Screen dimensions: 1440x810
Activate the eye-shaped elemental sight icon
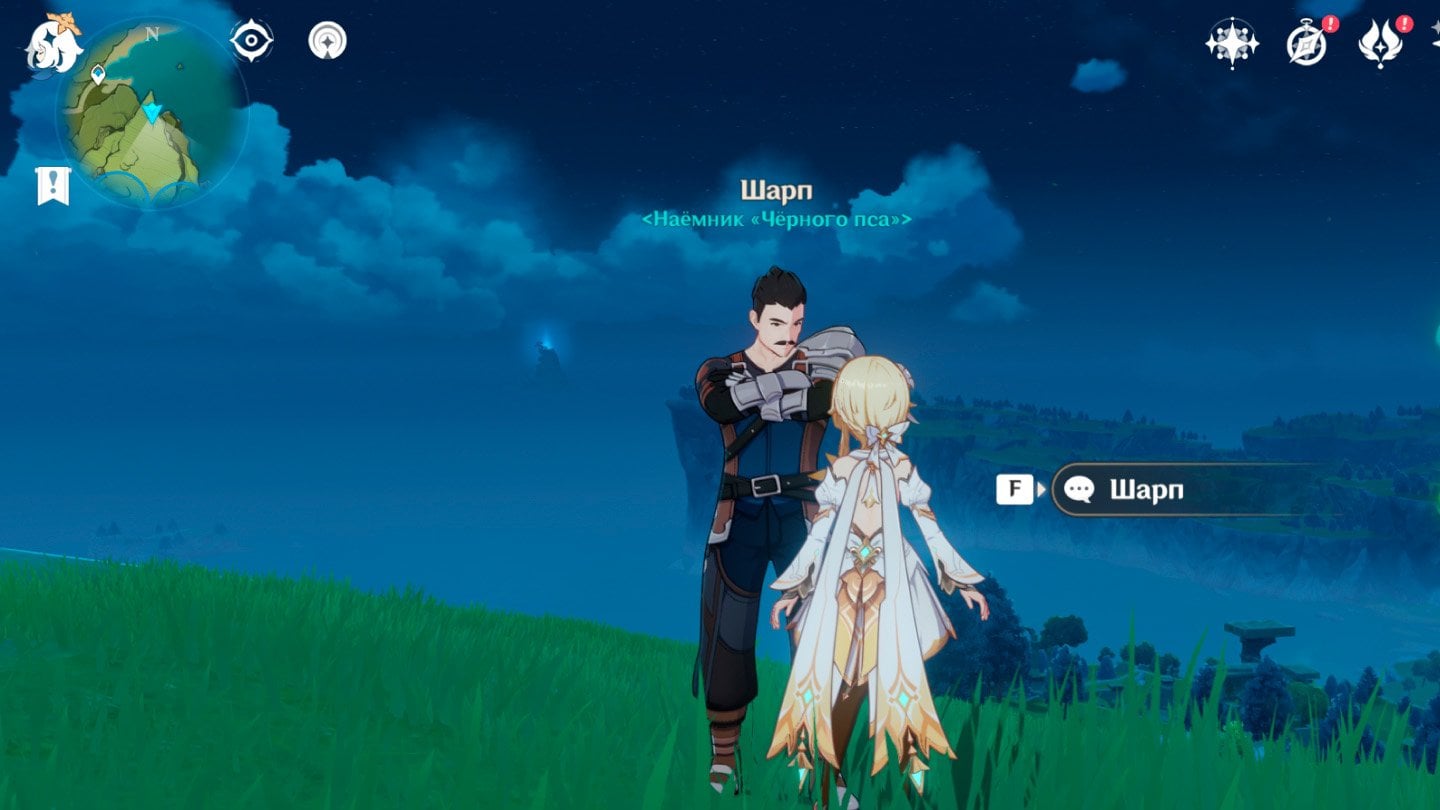pyautogui.click(x=251, y=41)
